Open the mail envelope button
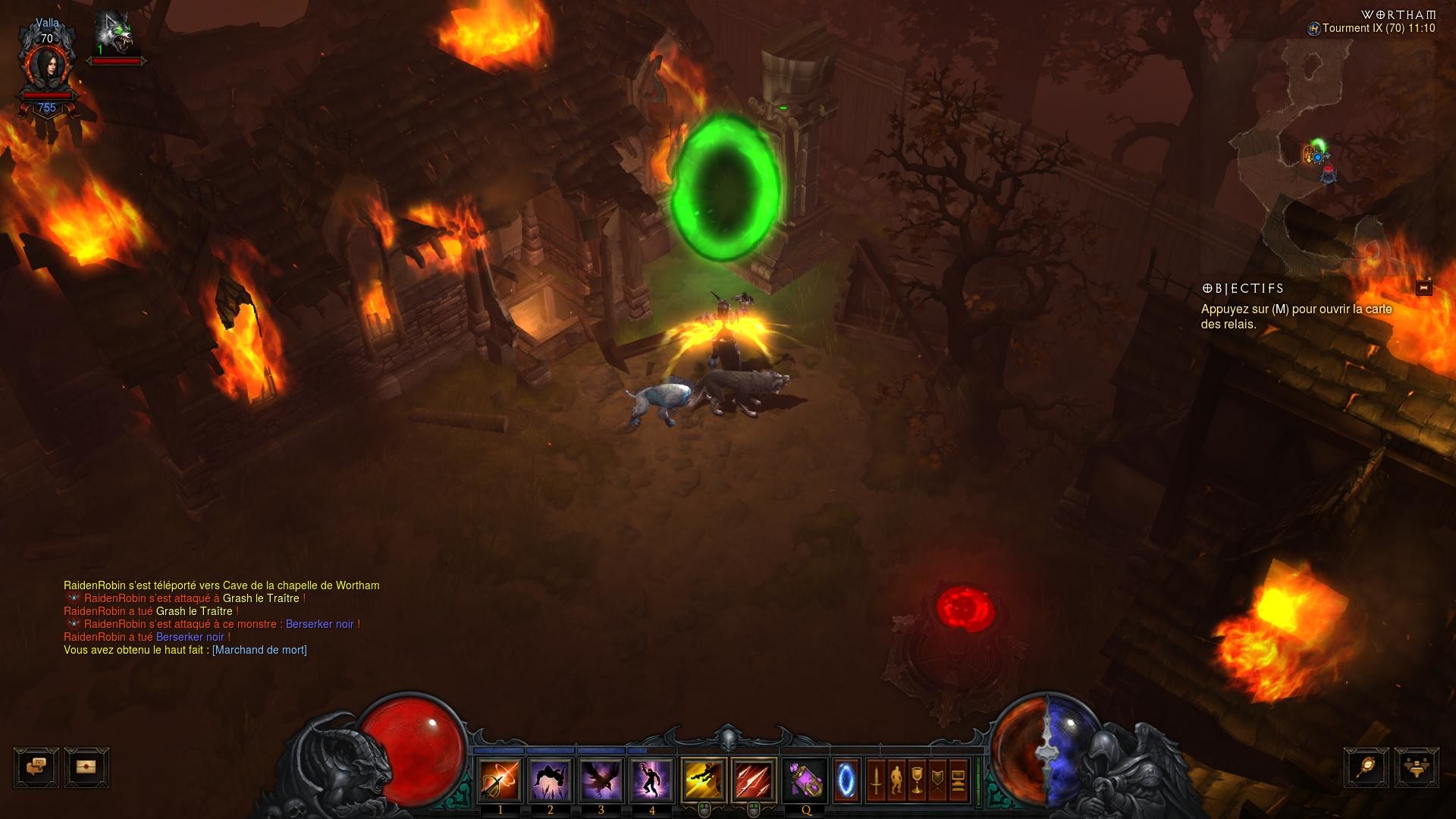This screenshot has height=819, width=1456. click(86, 767)
